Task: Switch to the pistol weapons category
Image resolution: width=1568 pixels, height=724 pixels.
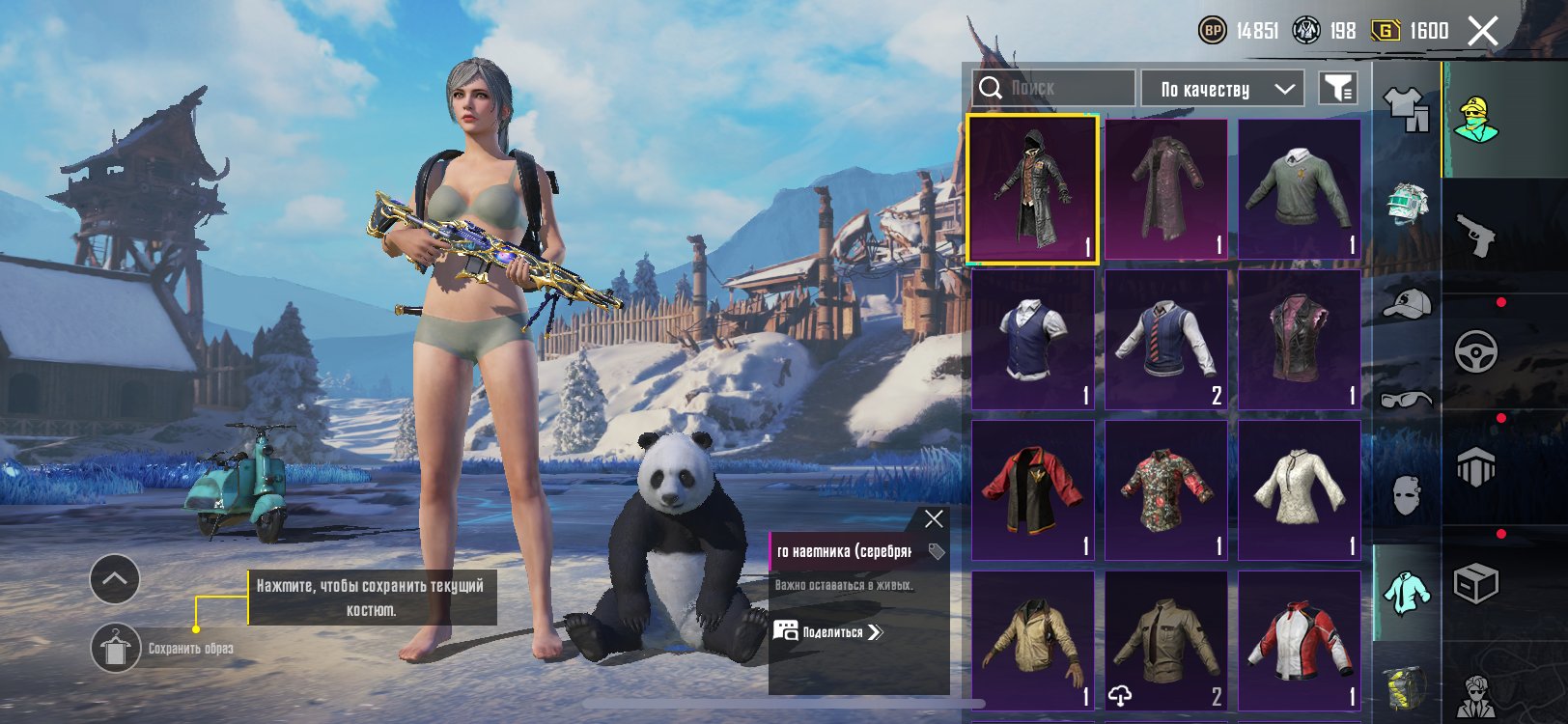Action: [x=1475, y=236]
